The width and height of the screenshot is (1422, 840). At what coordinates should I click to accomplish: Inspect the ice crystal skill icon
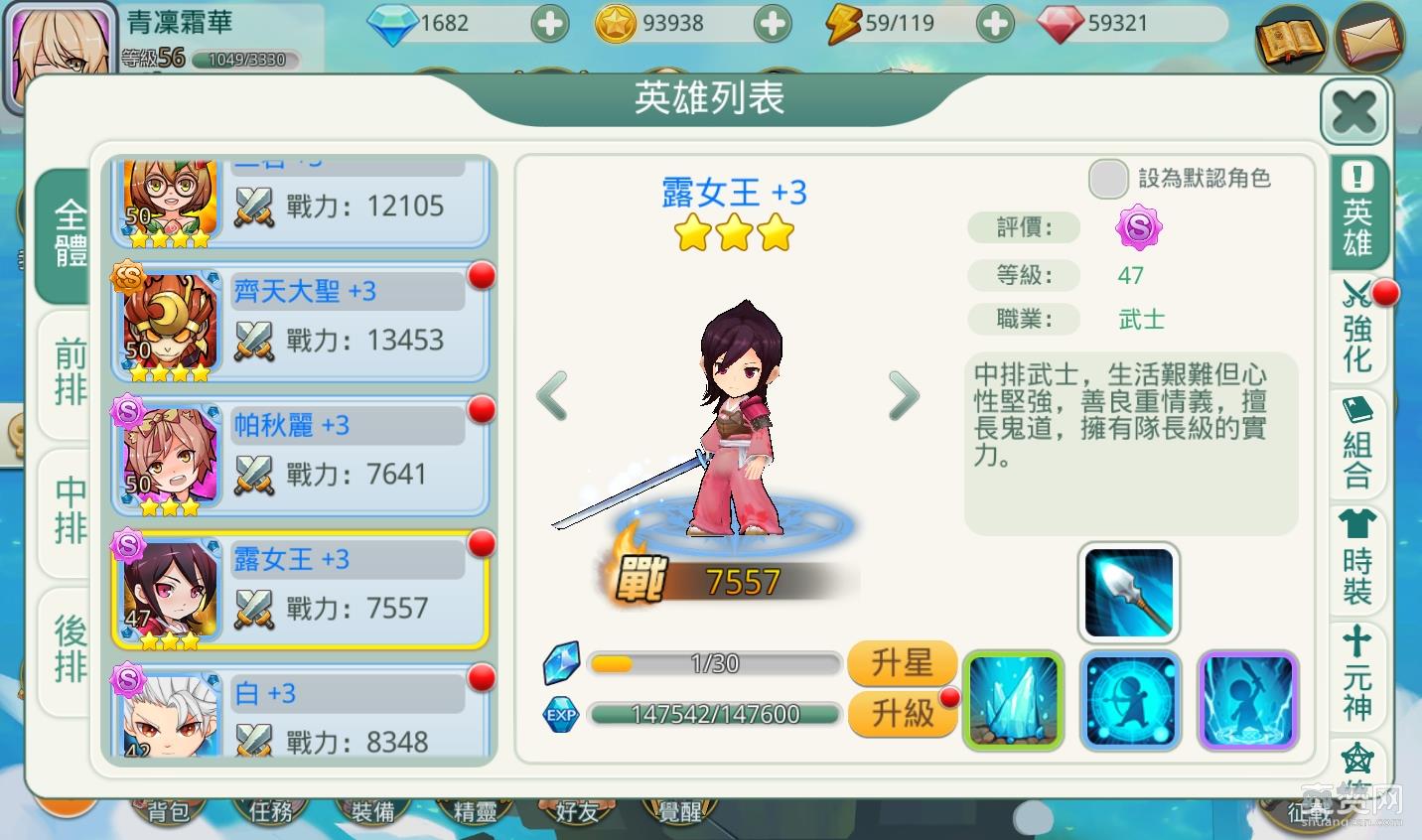point(1013,700)
